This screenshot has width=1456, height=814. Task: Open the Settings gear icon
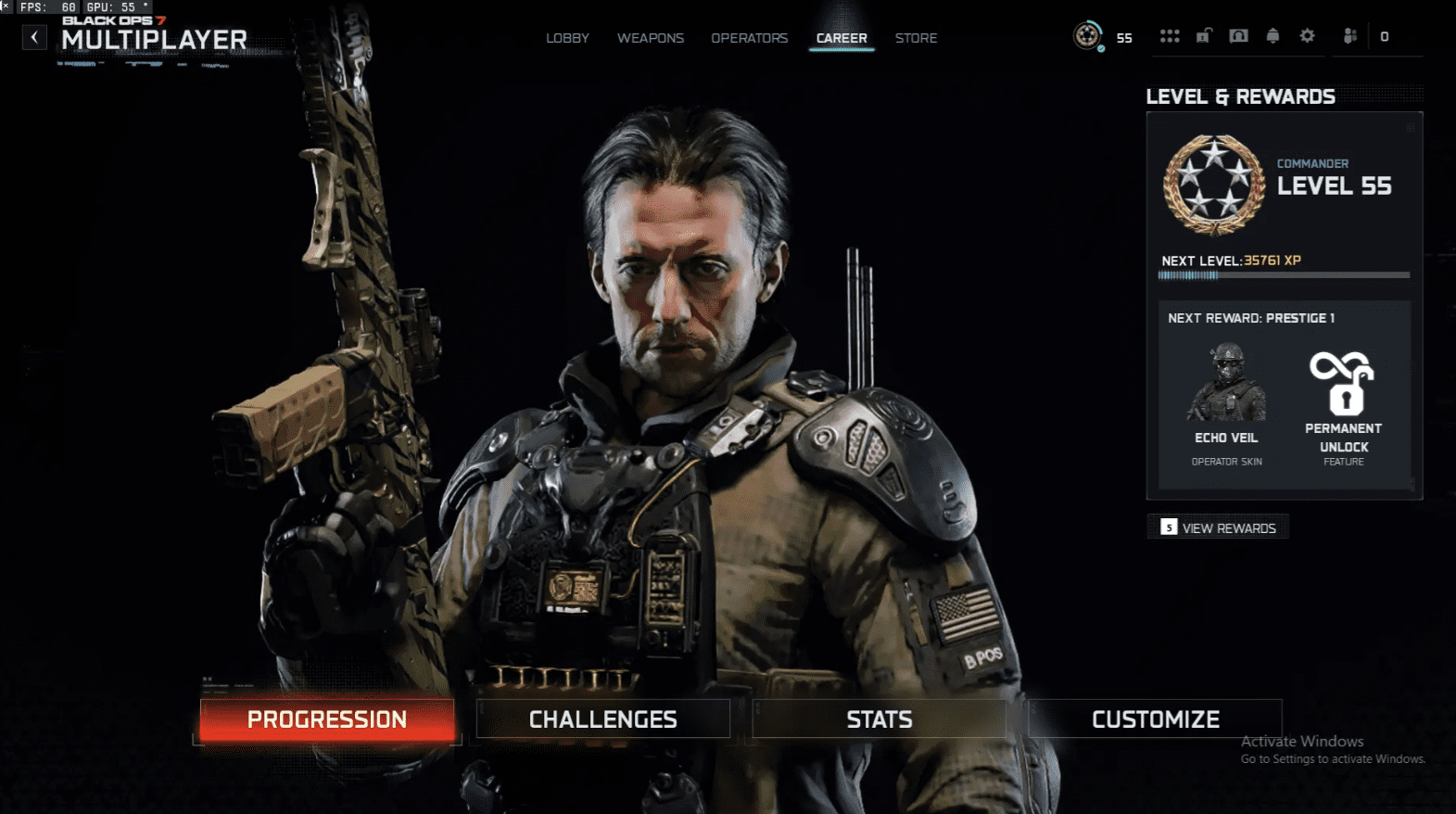[1307, 35]
